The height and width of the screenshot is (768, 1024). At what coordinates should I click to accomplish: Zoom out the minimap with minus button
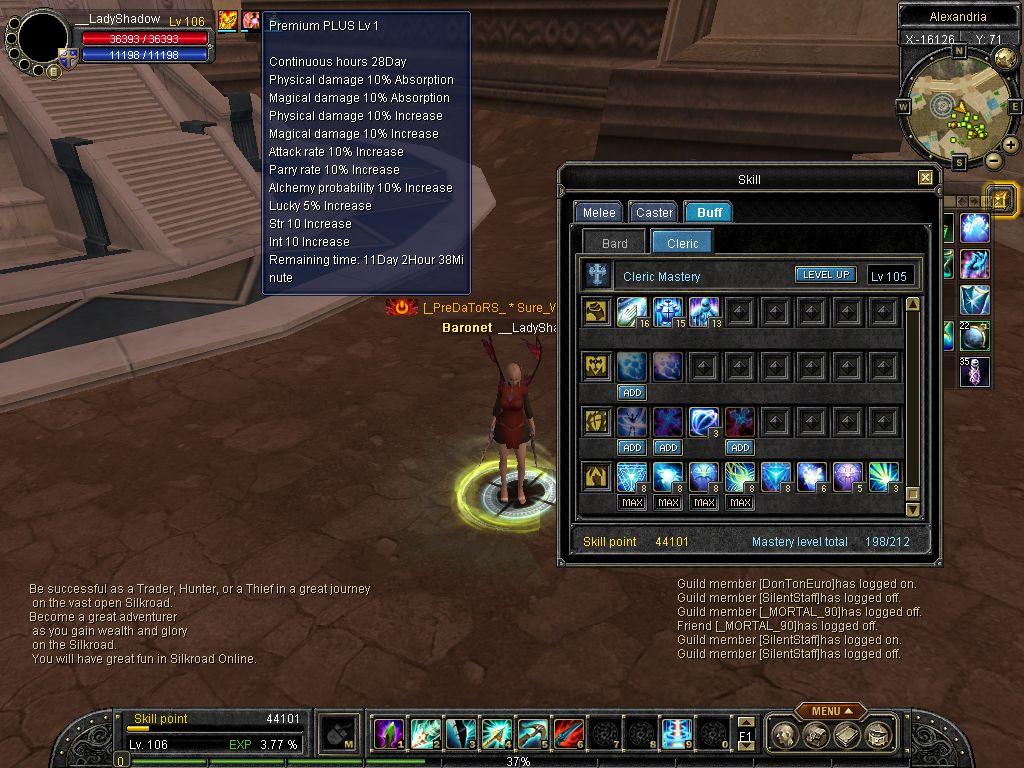(x=993, y=160)
